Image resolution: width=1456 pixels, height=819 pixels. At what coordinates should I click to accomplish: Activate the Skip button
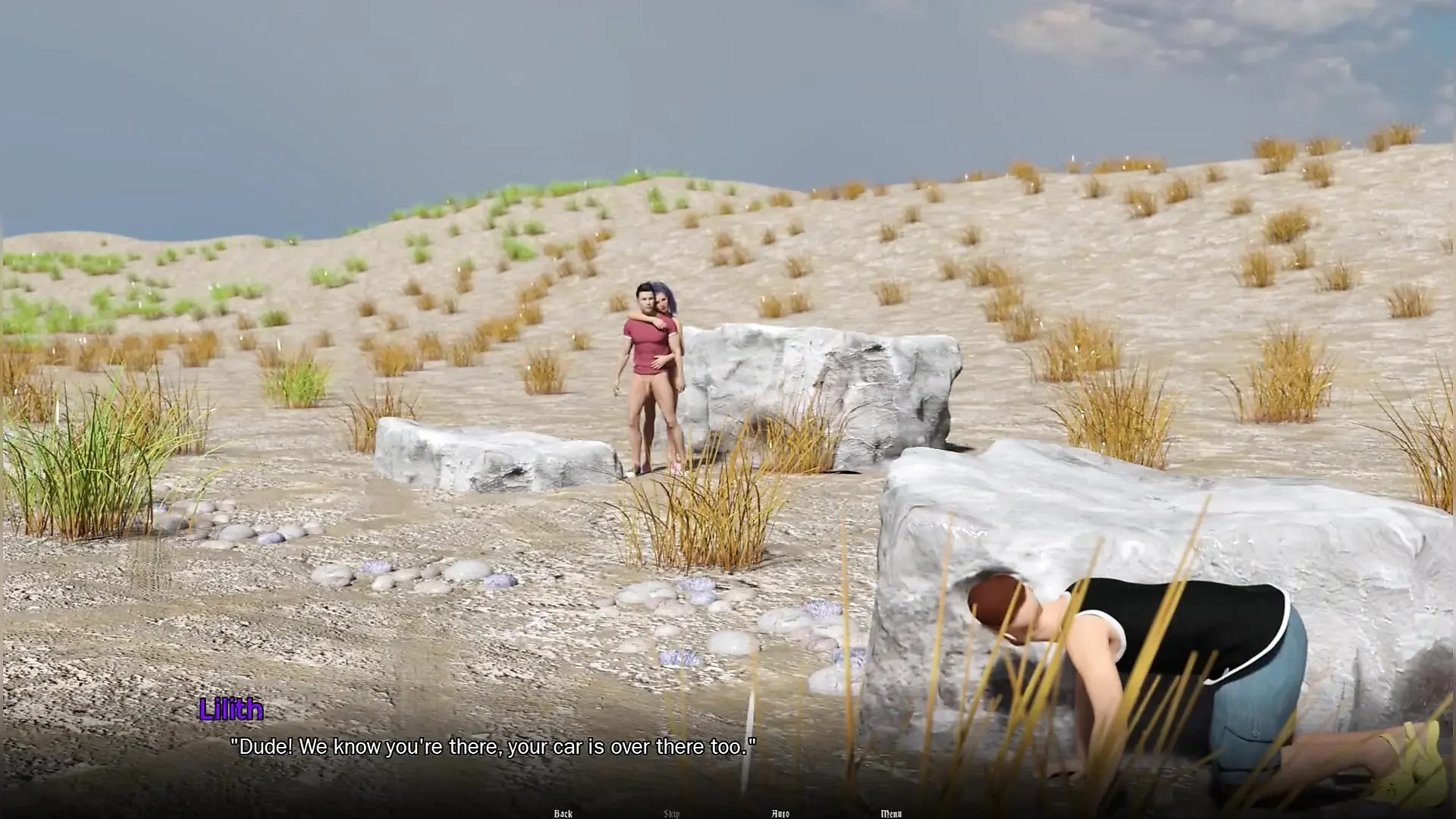671,814
